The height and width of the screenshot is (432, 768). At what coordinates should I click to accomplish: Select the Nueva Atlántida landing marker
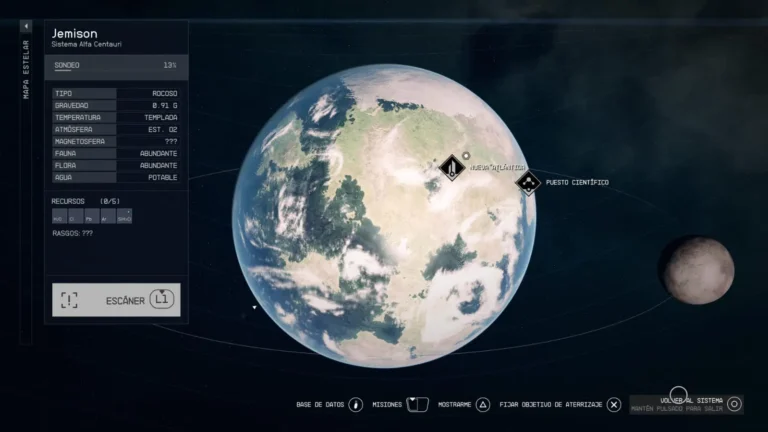[x=453, y=168]
